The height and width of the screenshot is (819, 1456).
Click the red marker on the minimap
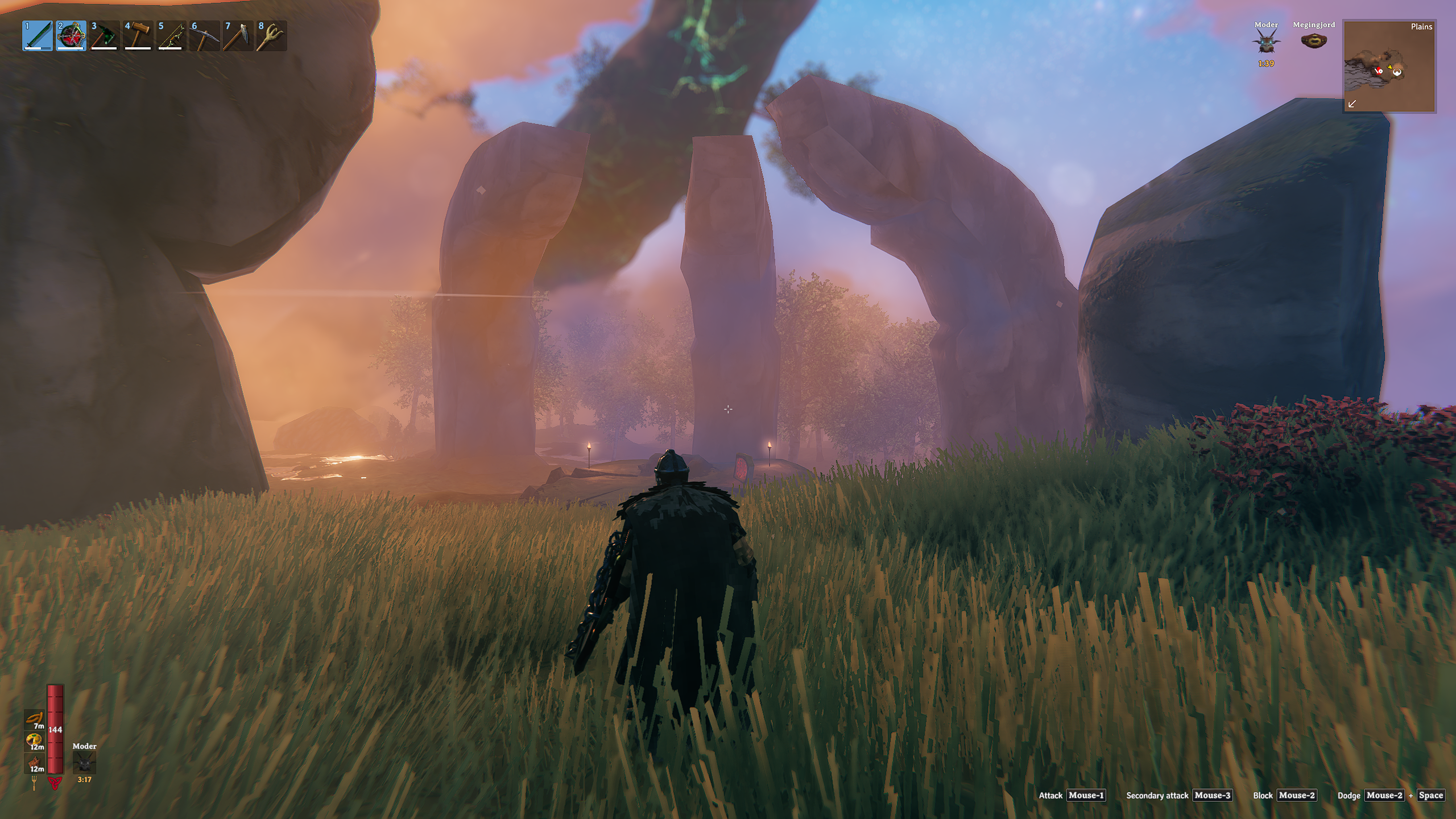1379,71
